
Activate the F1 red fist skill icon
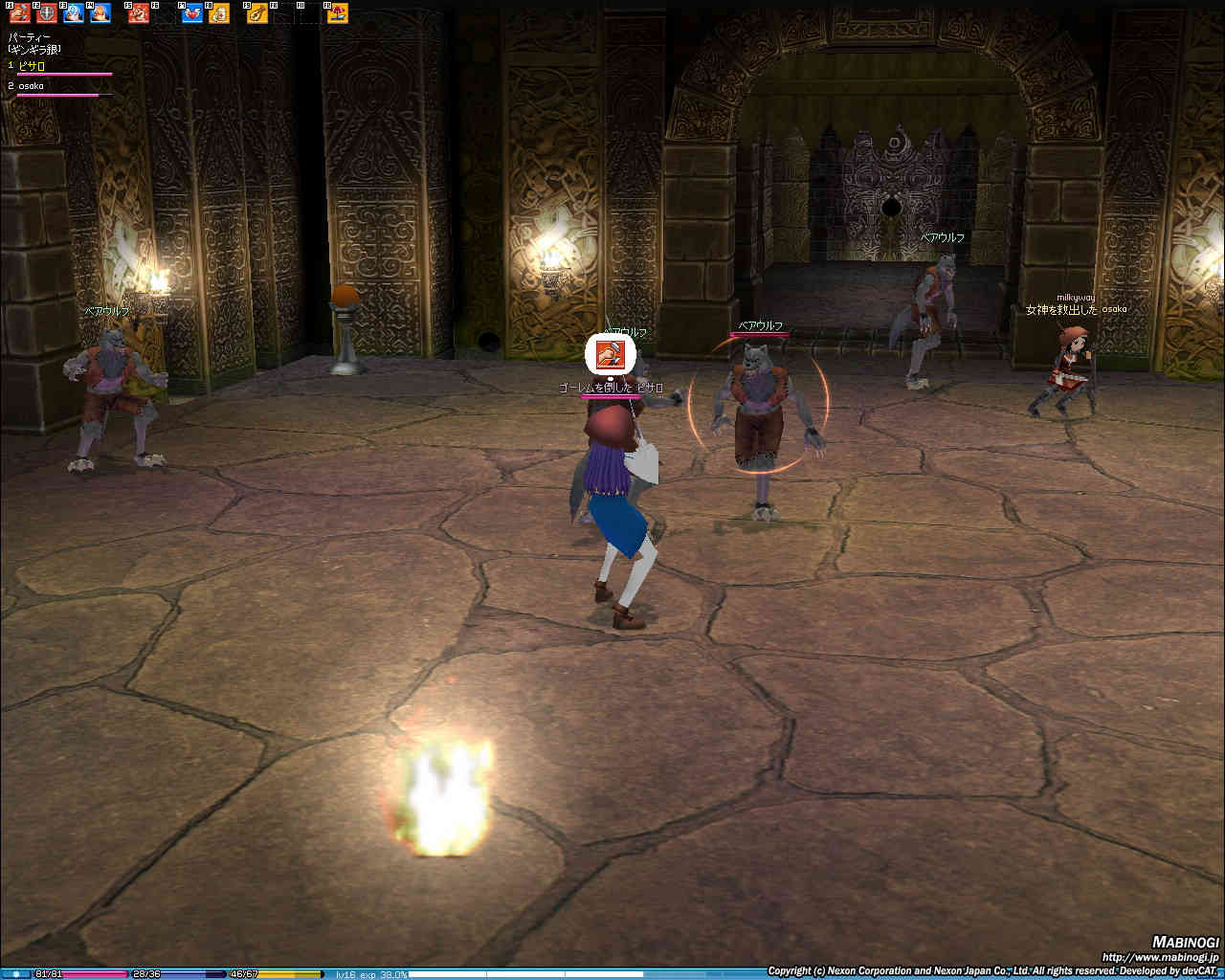pos(20,13)
